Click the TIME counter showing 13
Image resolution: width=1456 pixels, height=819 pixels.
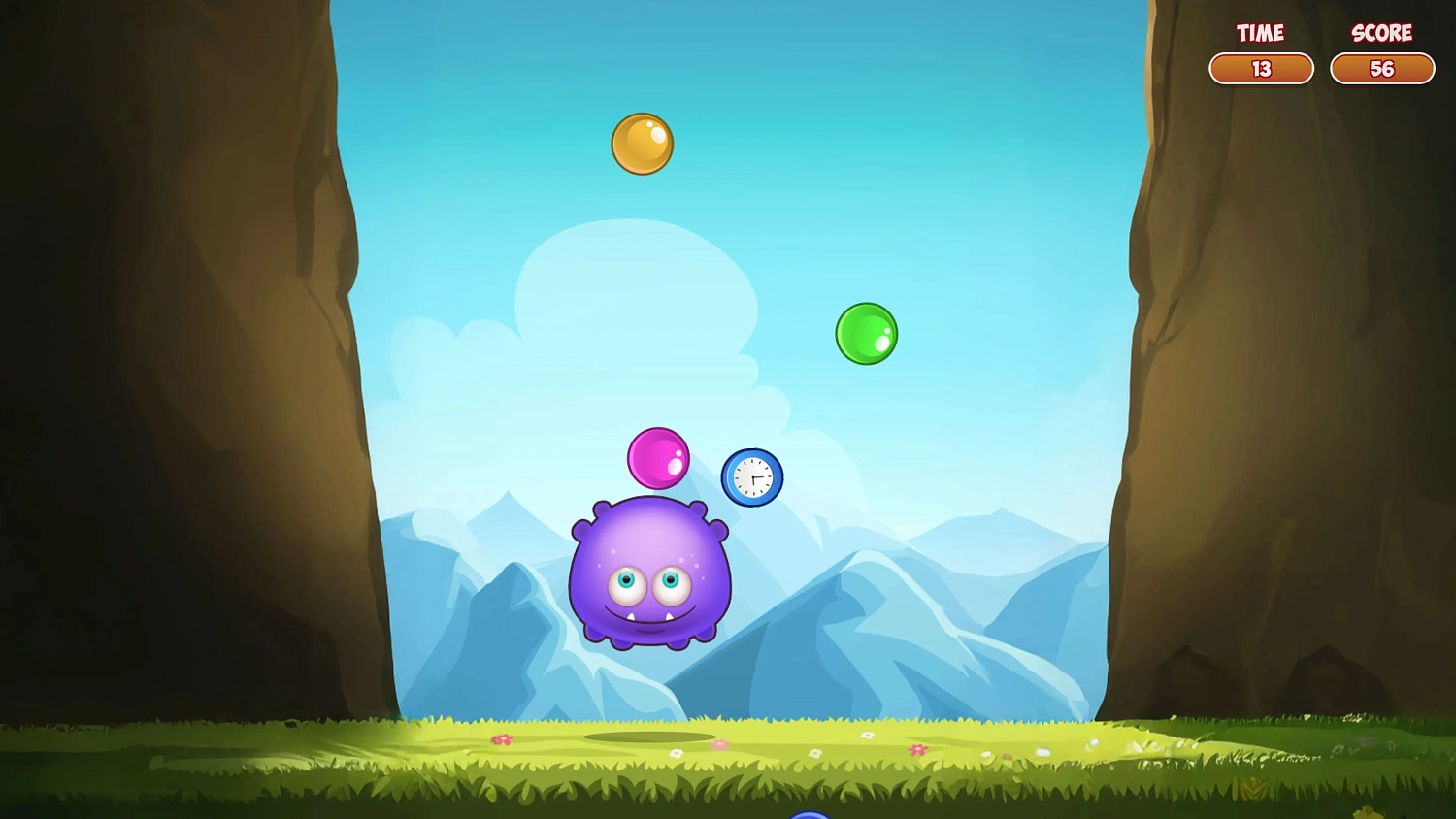coord(1260,69)
